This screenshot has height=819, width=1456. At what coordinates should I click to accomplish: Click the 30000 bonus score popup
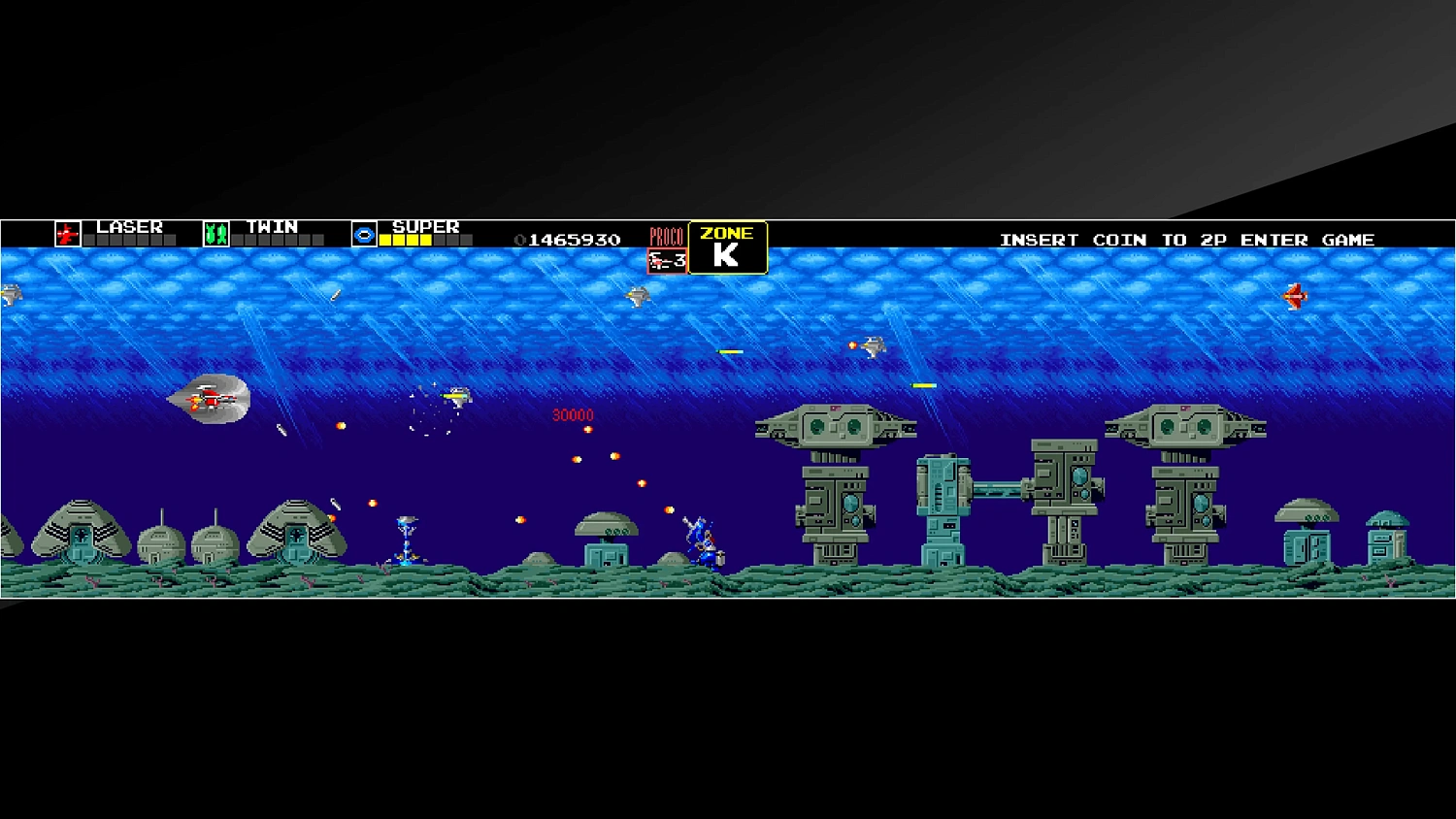(x=571, y=414)
